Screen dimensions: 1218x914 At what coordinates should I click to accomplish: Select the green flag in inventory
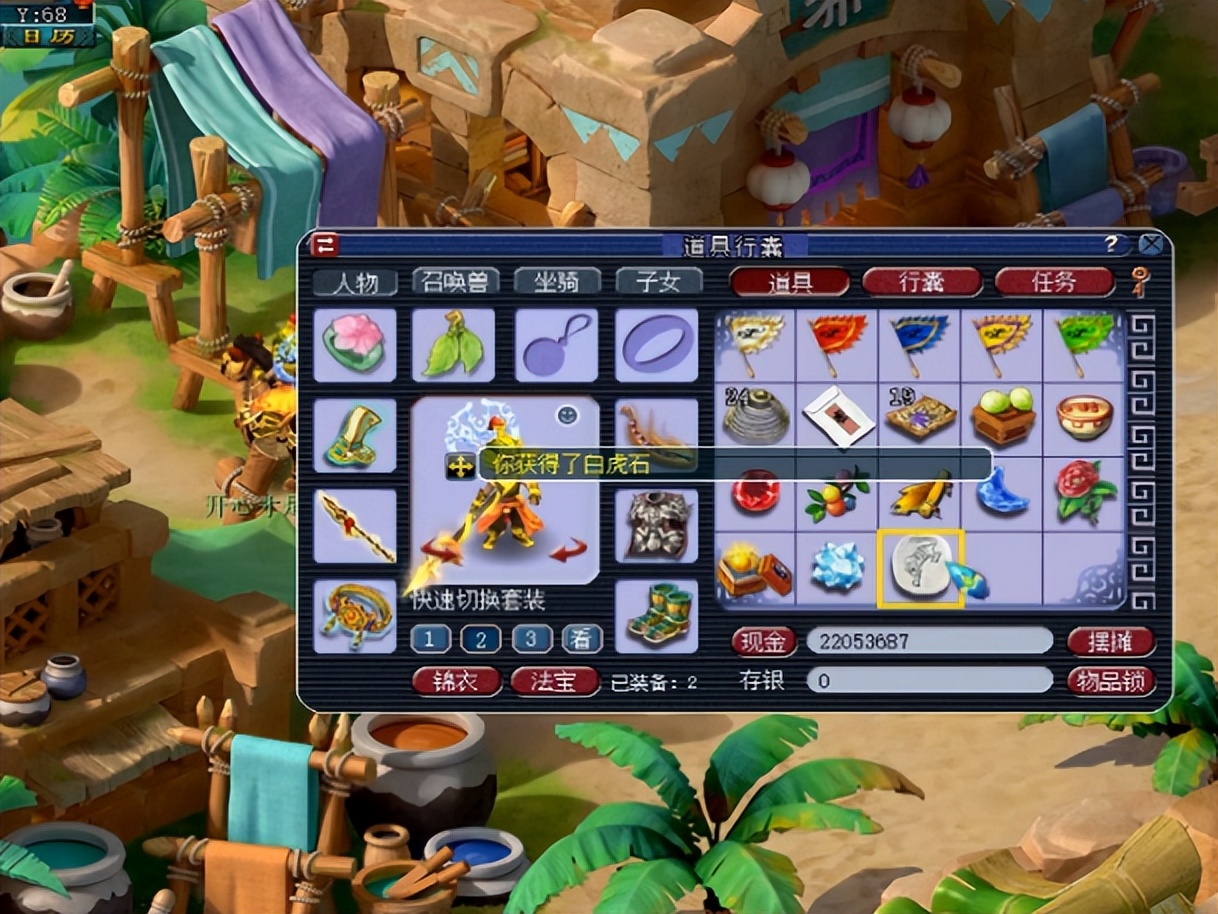[1084, 344]
